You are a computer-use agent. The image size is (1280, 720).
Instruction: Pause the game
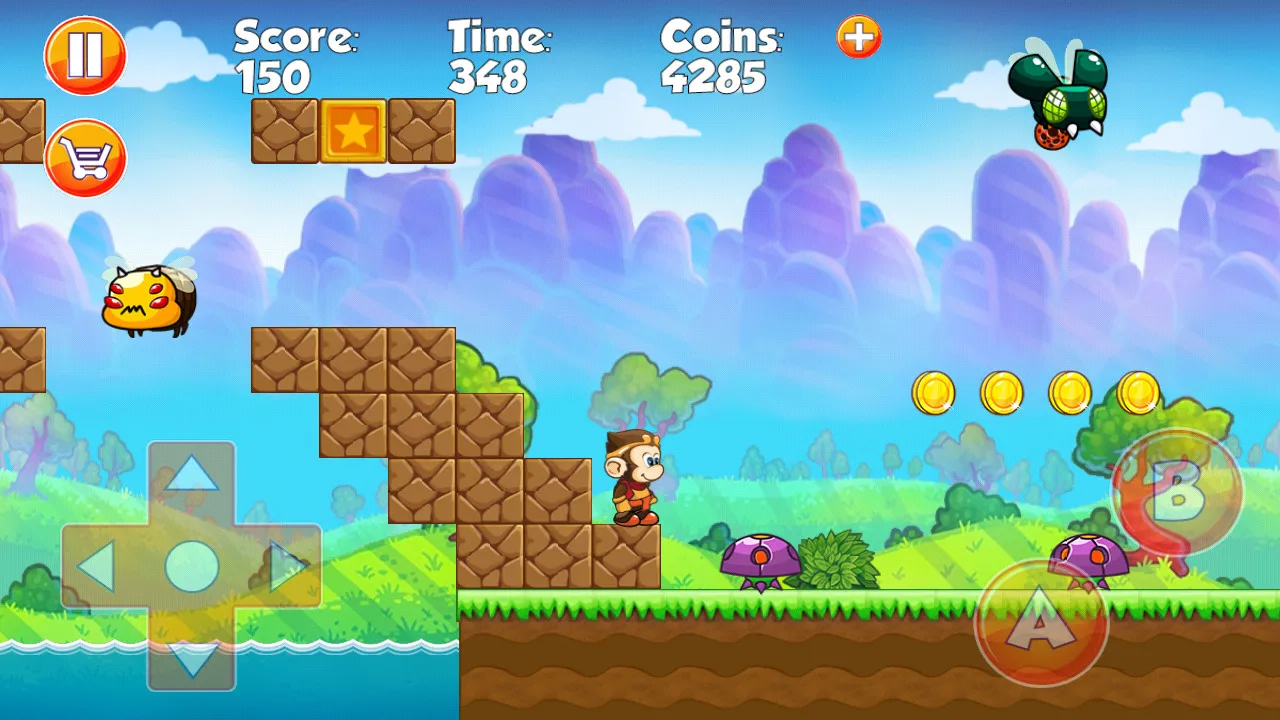(85, 56)
